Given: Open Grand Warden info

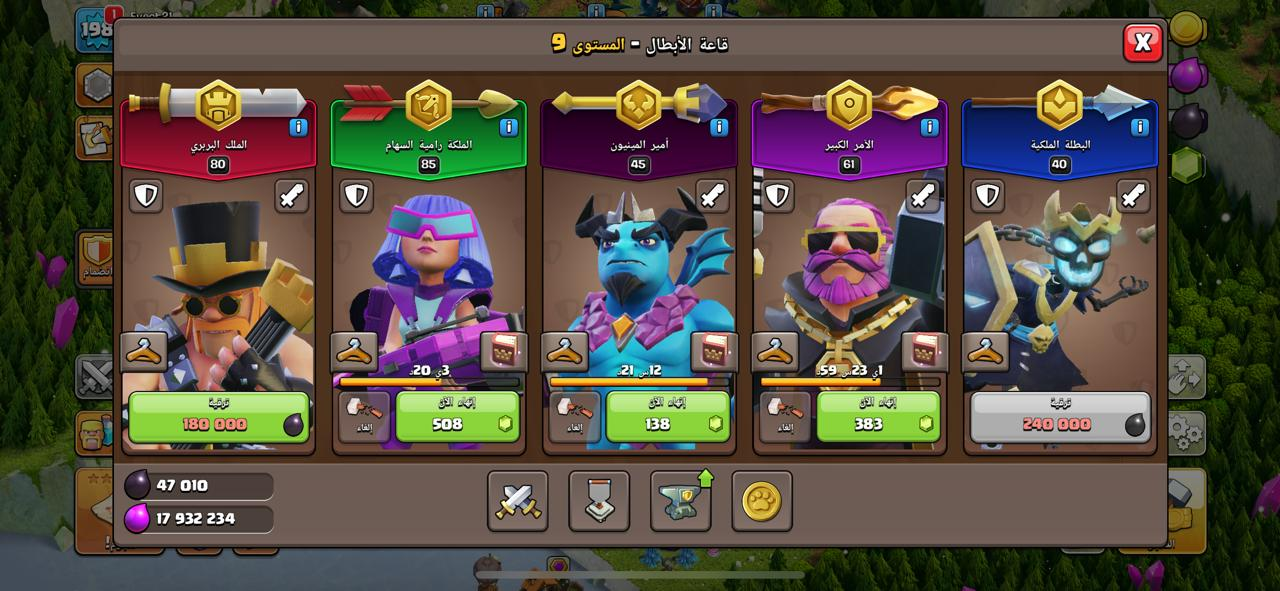Looking at the screenshot, I should (x=929, y=127).
